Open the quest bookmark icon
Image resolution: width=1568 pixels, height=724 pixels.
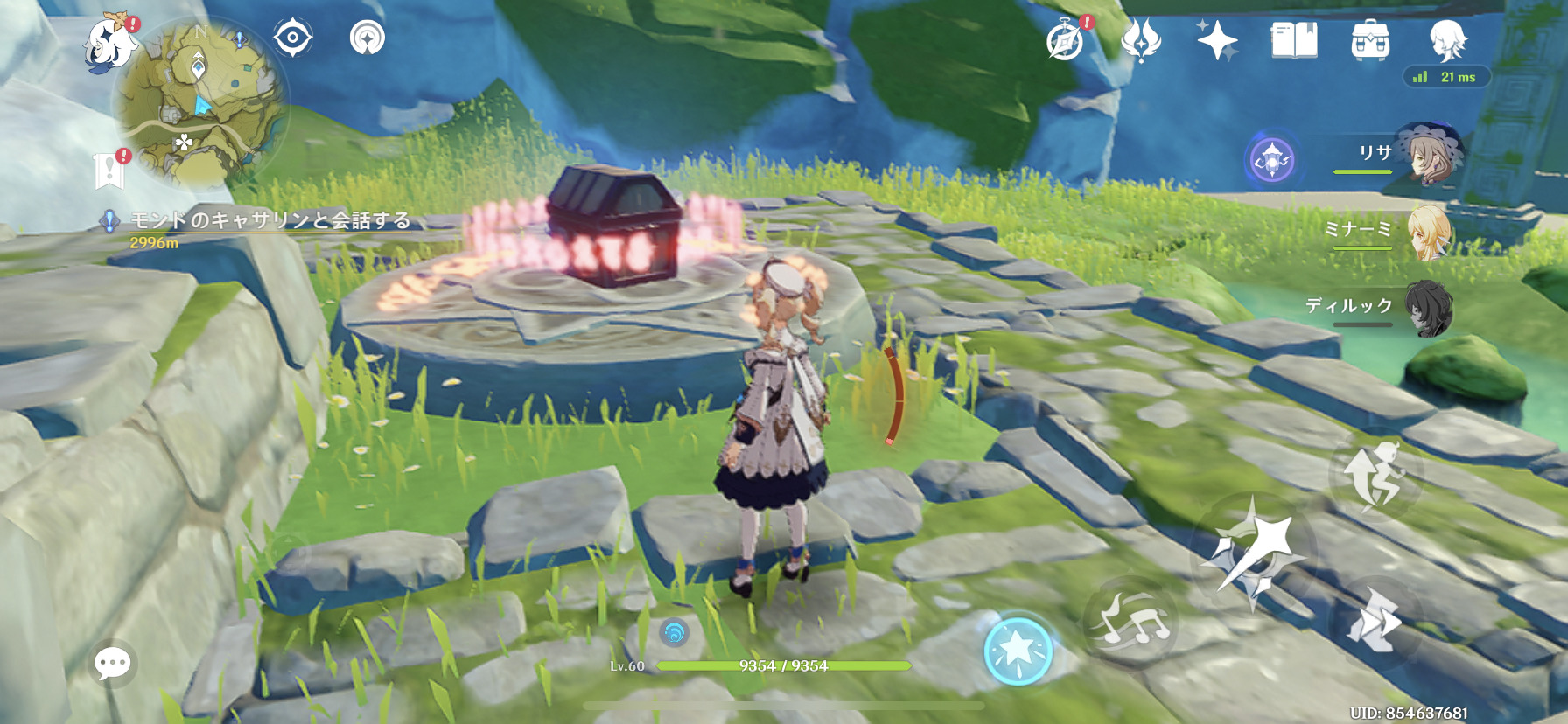tap(109, 170)
